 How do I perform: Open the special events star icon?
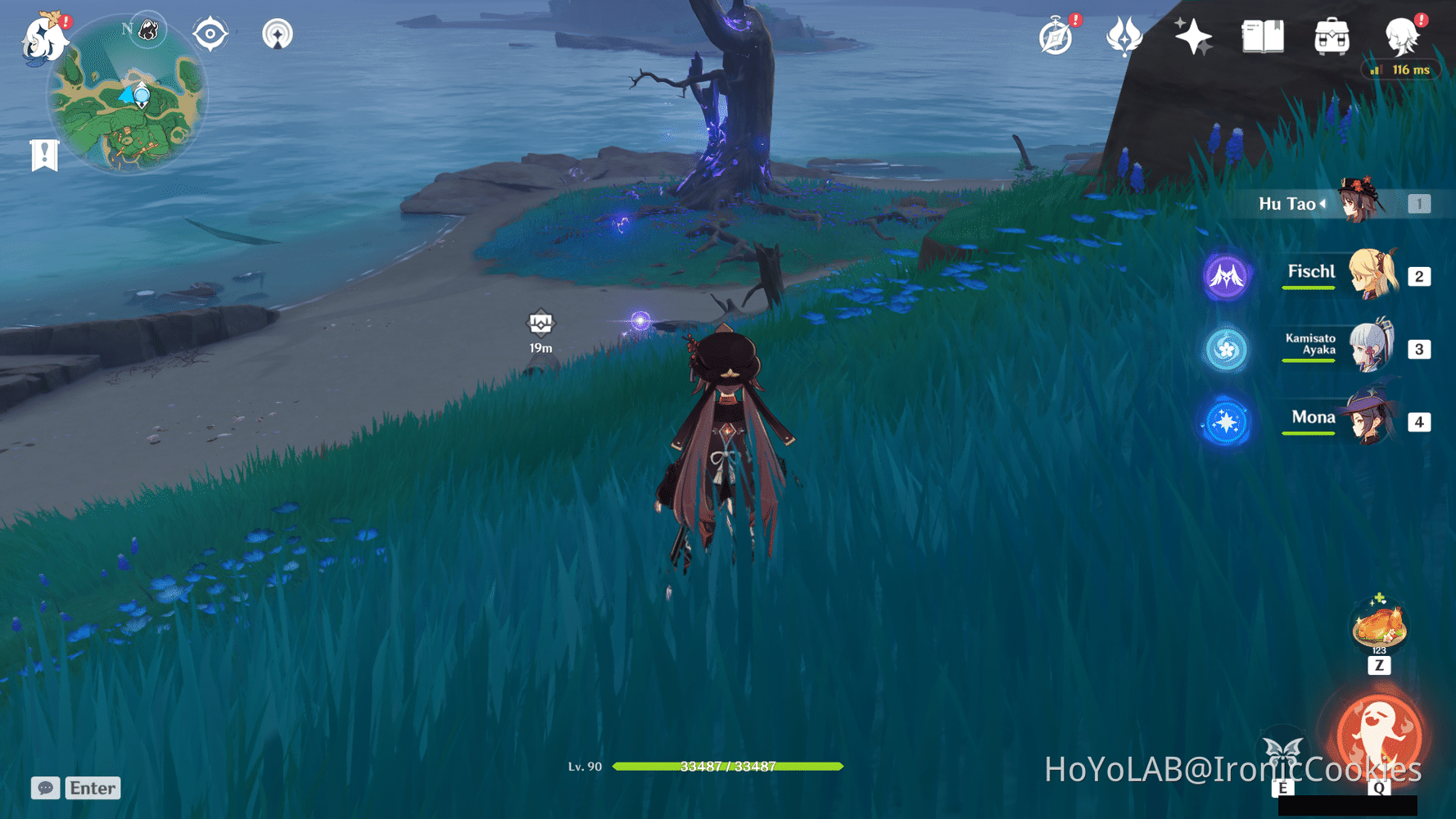pos(1194,36)
